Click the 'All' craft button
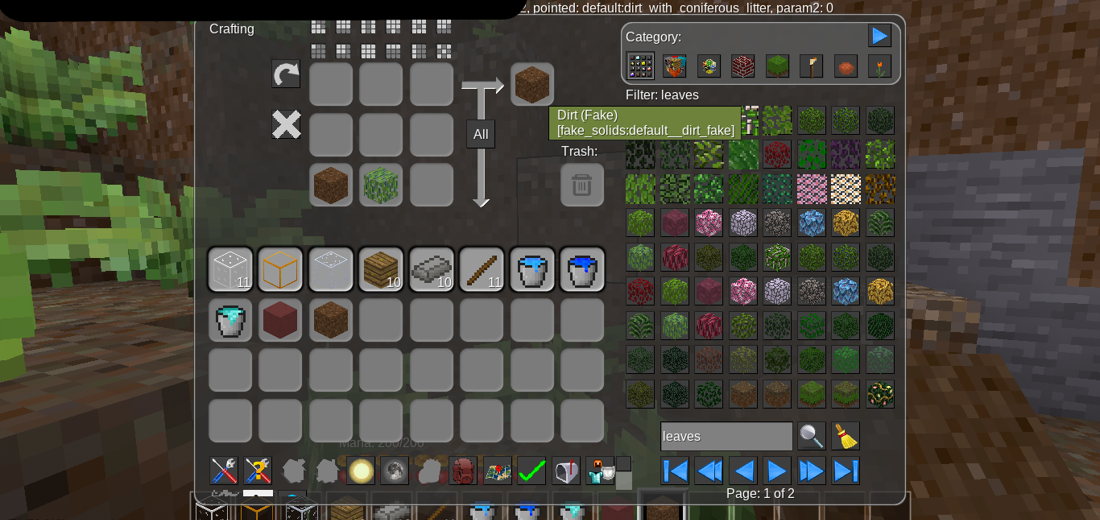The height and width of the screenshot is (520, 1100). tap(481, 134)
